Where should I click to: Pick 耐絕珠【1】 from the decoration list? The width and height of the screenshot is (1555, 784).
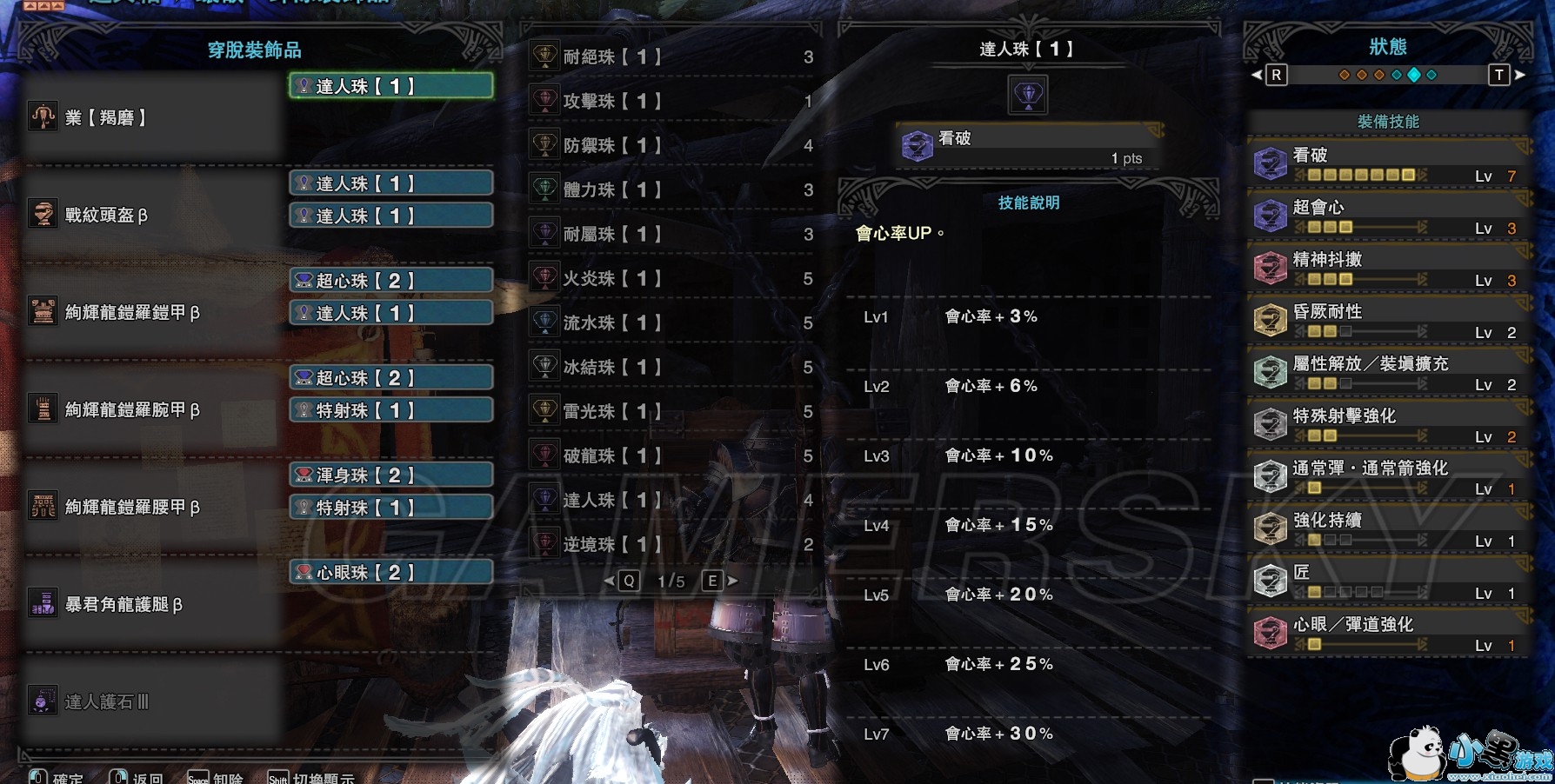pos(671,57)
